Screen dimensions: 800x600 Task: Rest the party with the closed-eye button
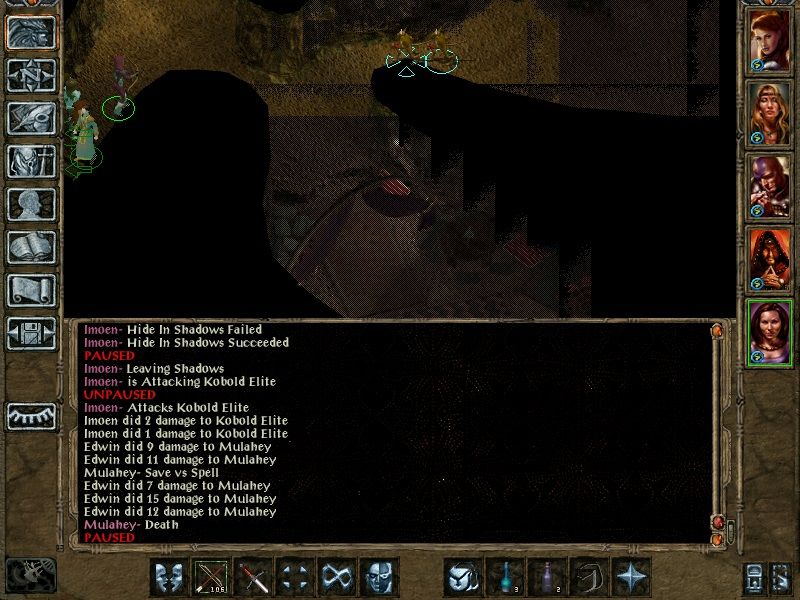(31, 413)
